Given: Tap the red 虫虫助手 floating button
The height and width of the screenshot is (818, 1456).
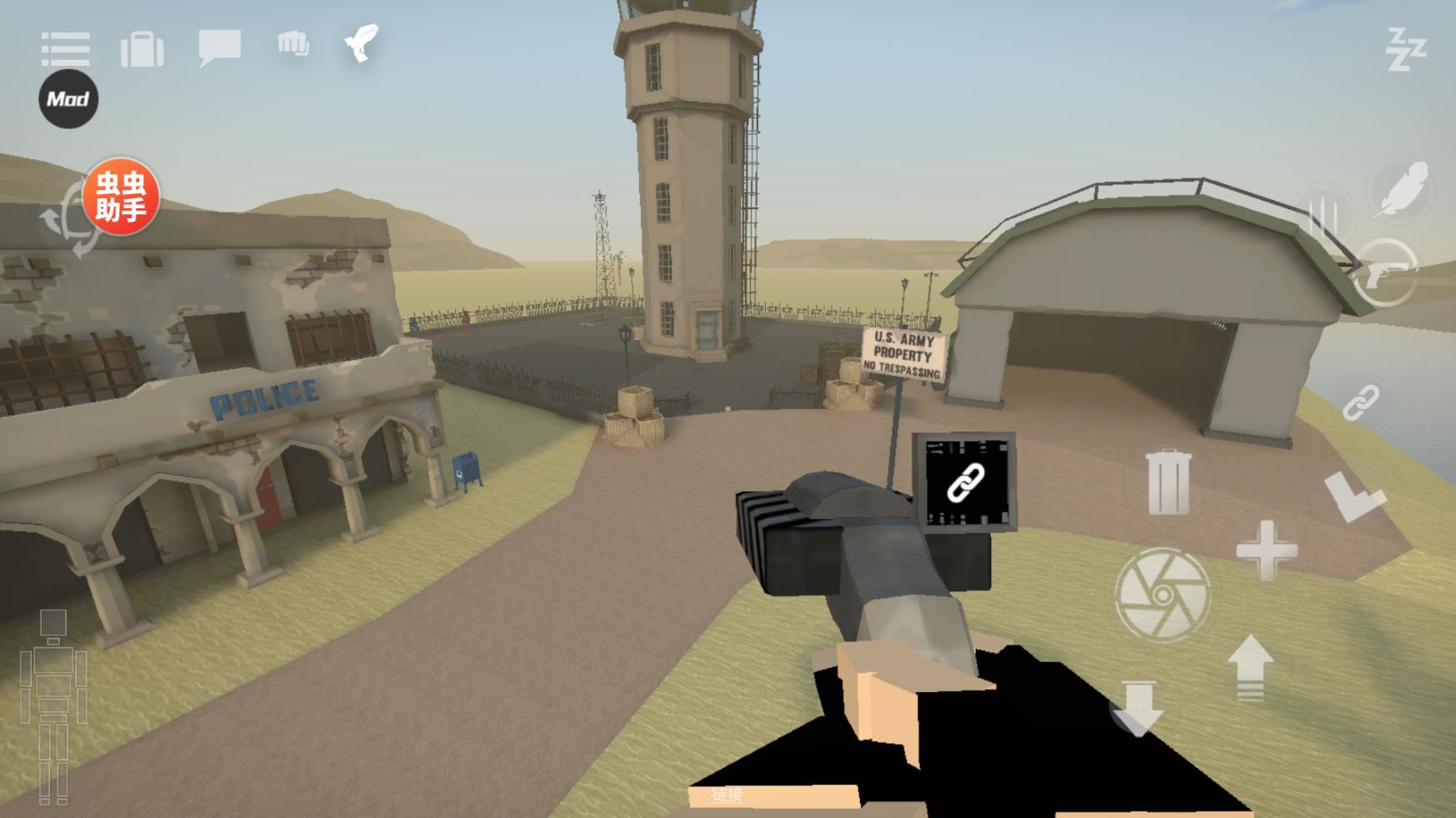Looking at the screenshot, I should (122, 197).
